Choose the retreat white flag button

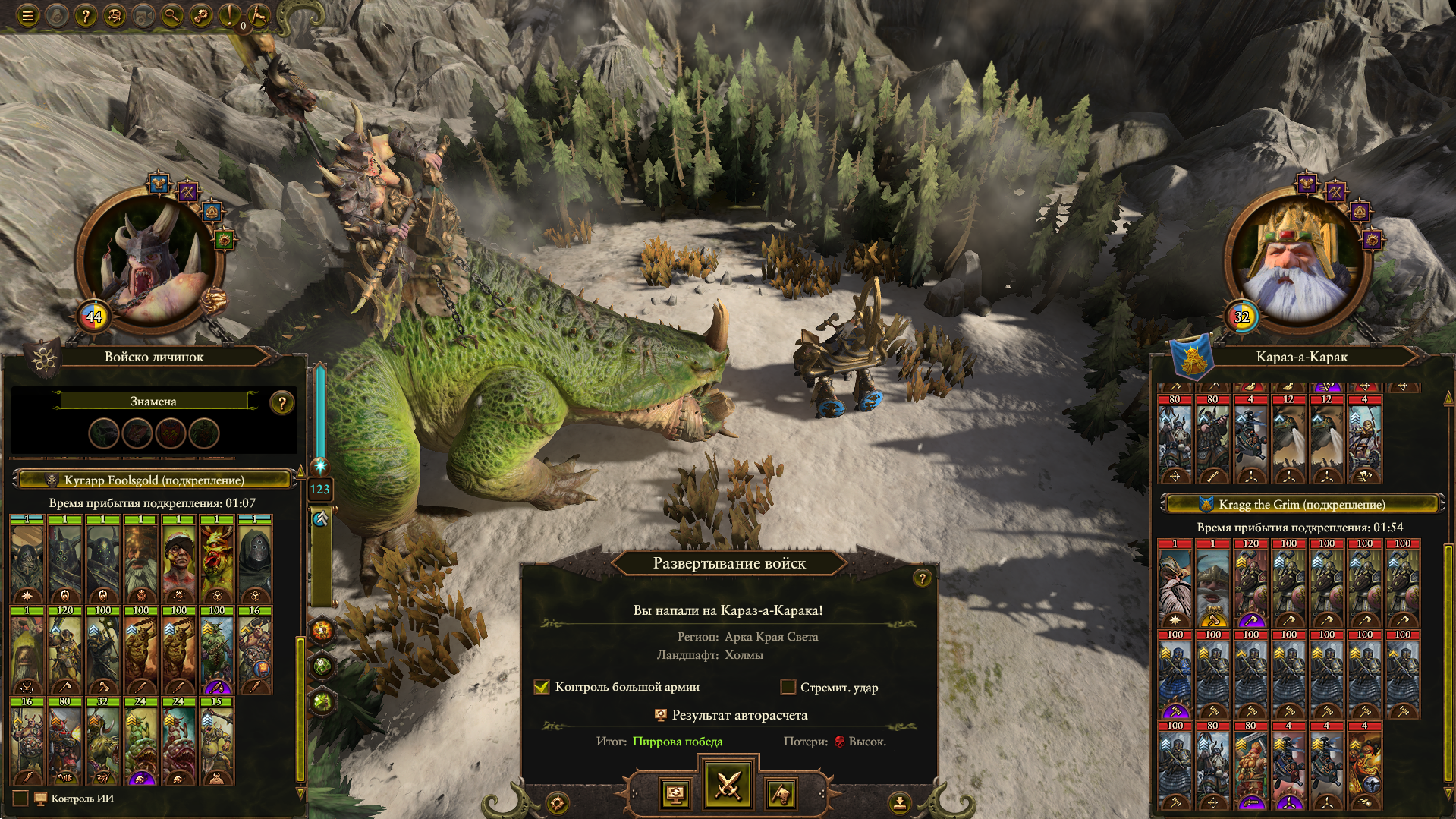click(x=781, y=794)
